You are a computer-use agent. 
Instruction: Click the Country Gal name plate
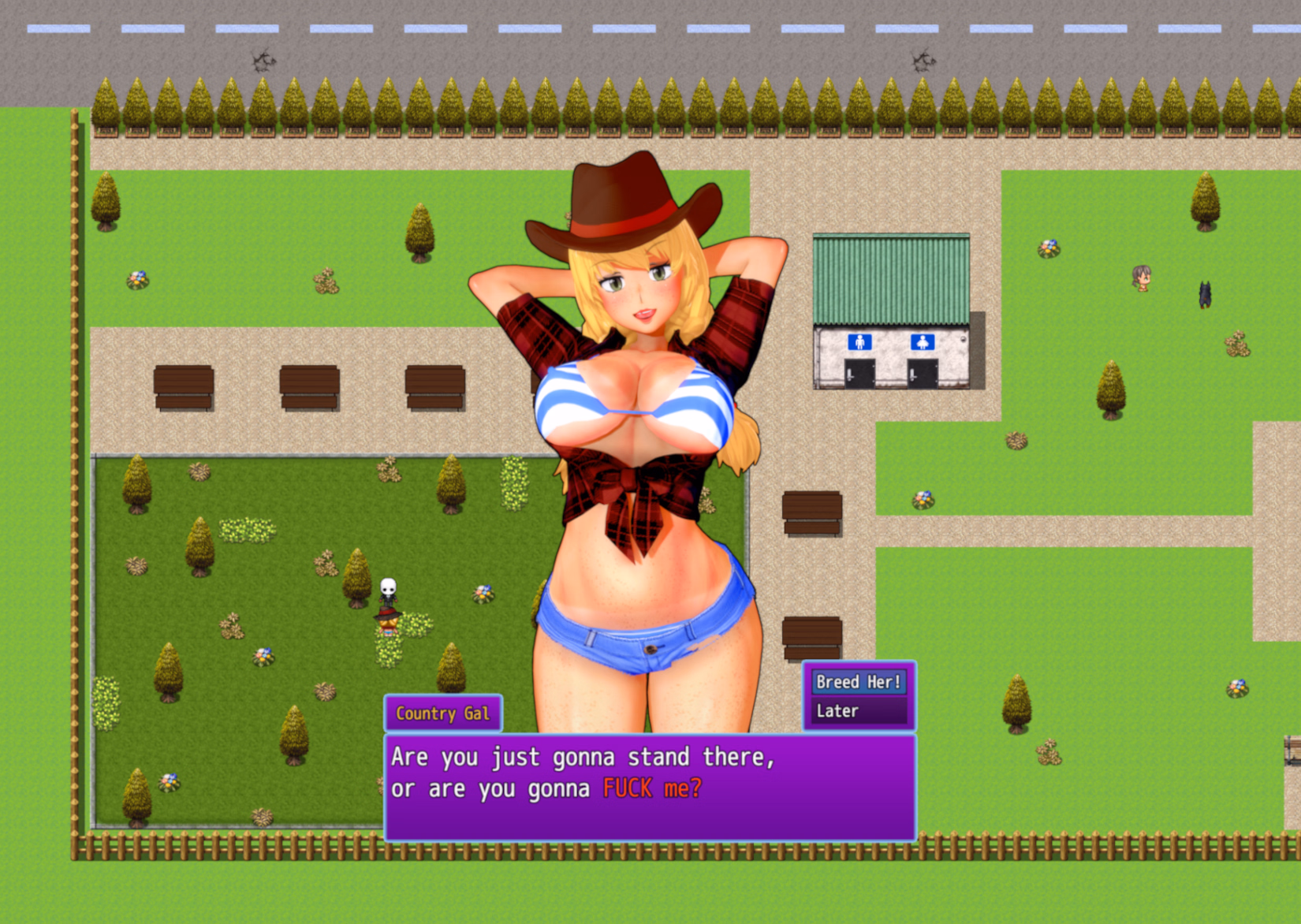coord(442,713)
